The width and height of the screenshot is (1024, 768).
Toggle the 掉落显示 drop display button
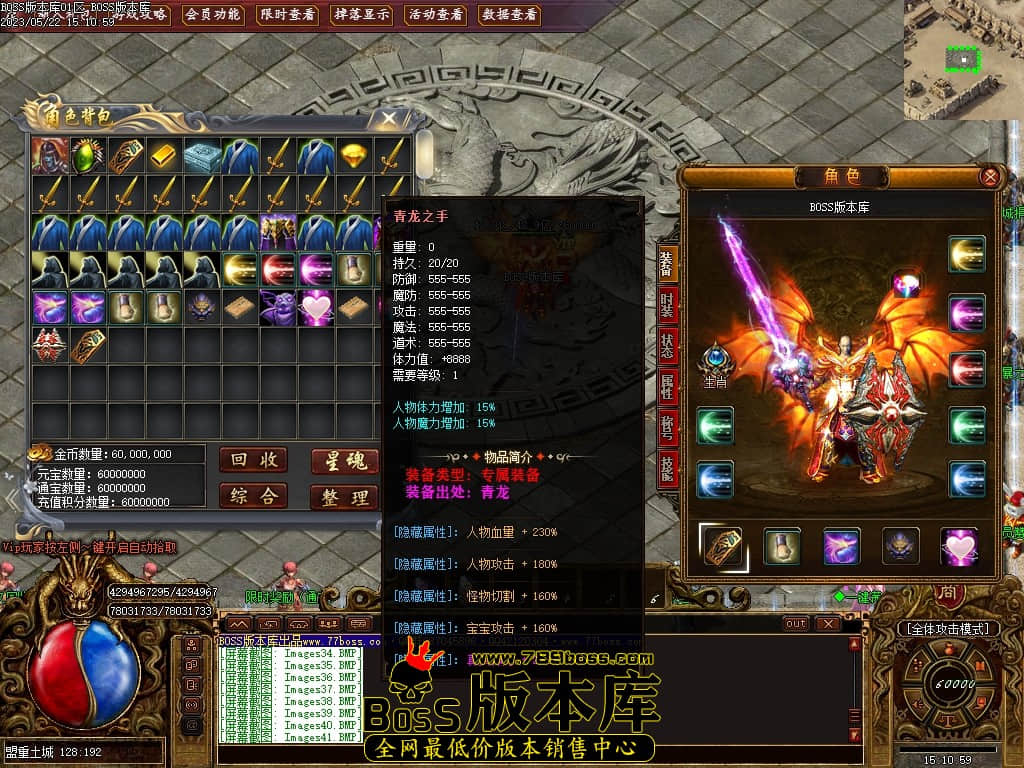tap(362, 15)
